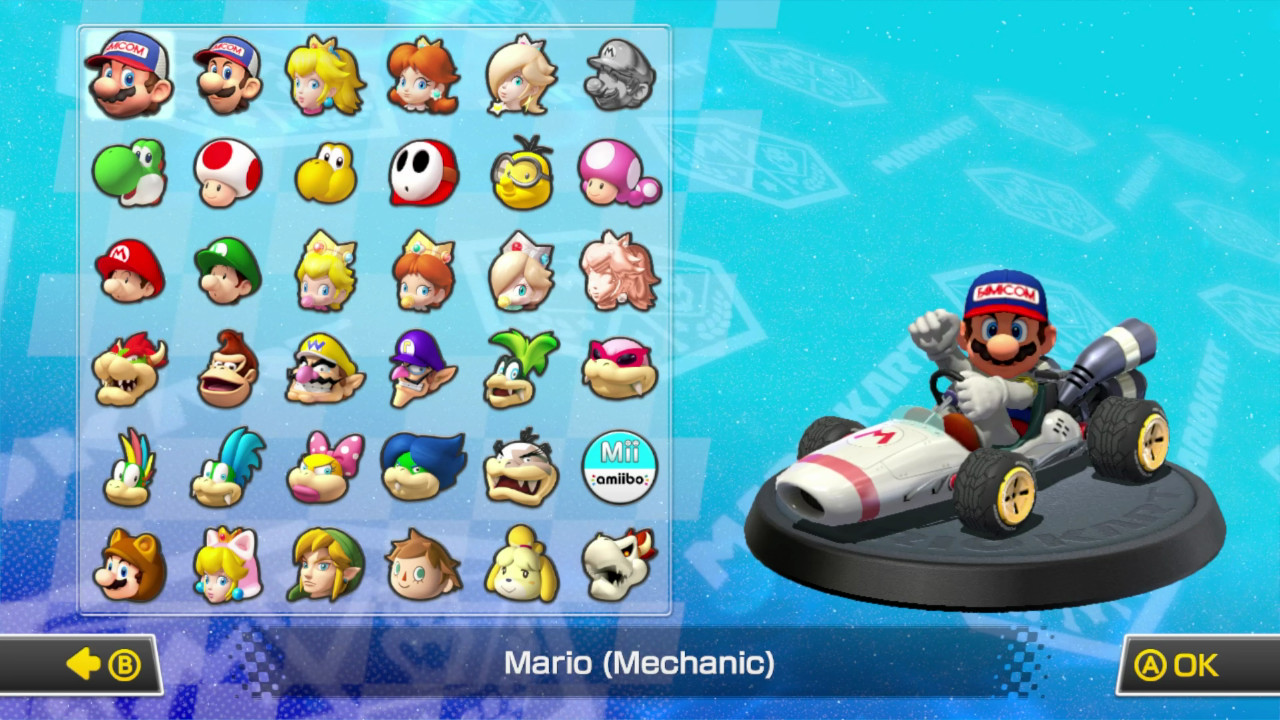Choose Yoshi from the character grid
Image resolution: width=1280 pixels, height=720 pixels.
[131, 174]
